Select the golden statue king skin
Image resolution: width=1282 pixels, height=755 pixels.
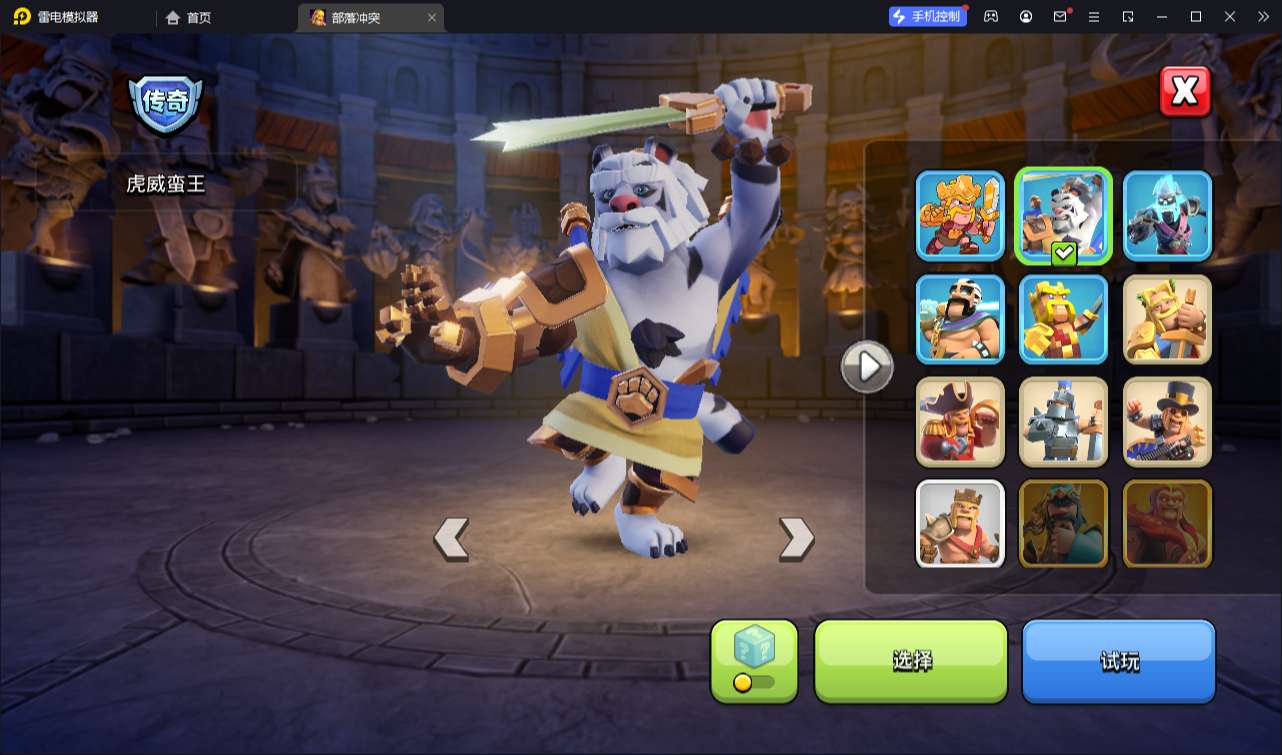click(1167, 319)
